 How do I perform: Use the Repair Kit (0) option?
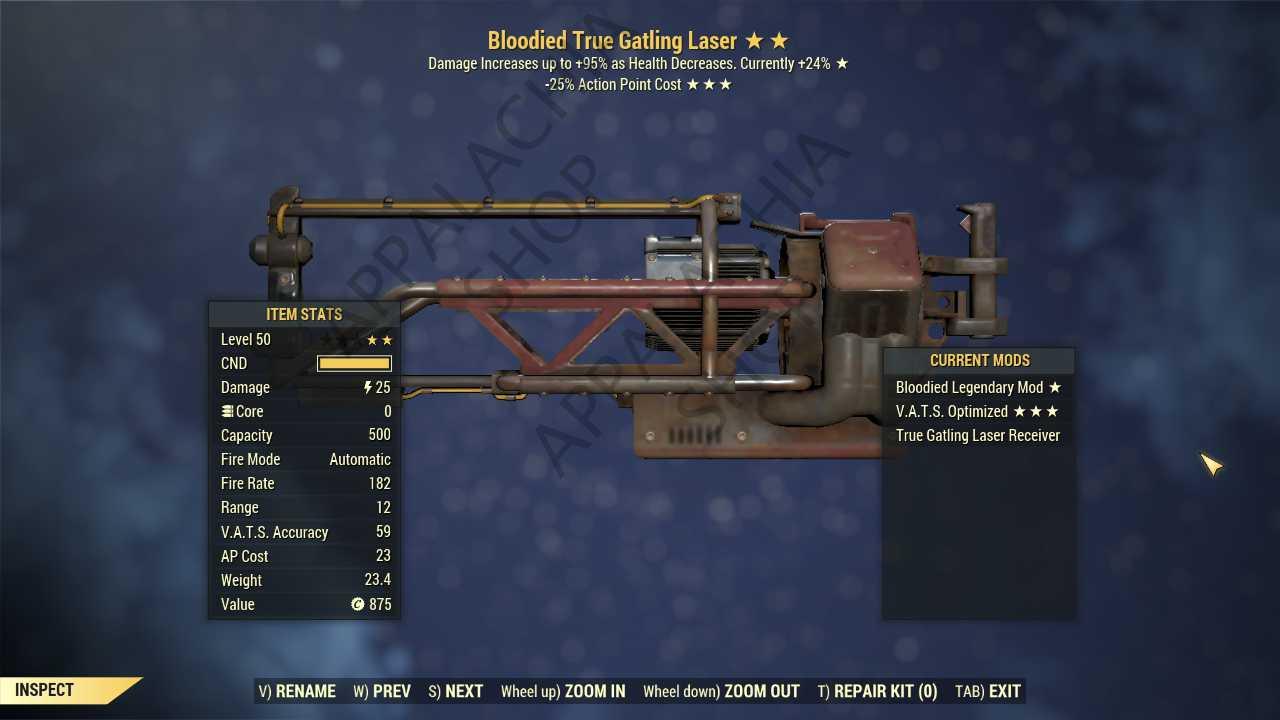(x=877, y=691)
